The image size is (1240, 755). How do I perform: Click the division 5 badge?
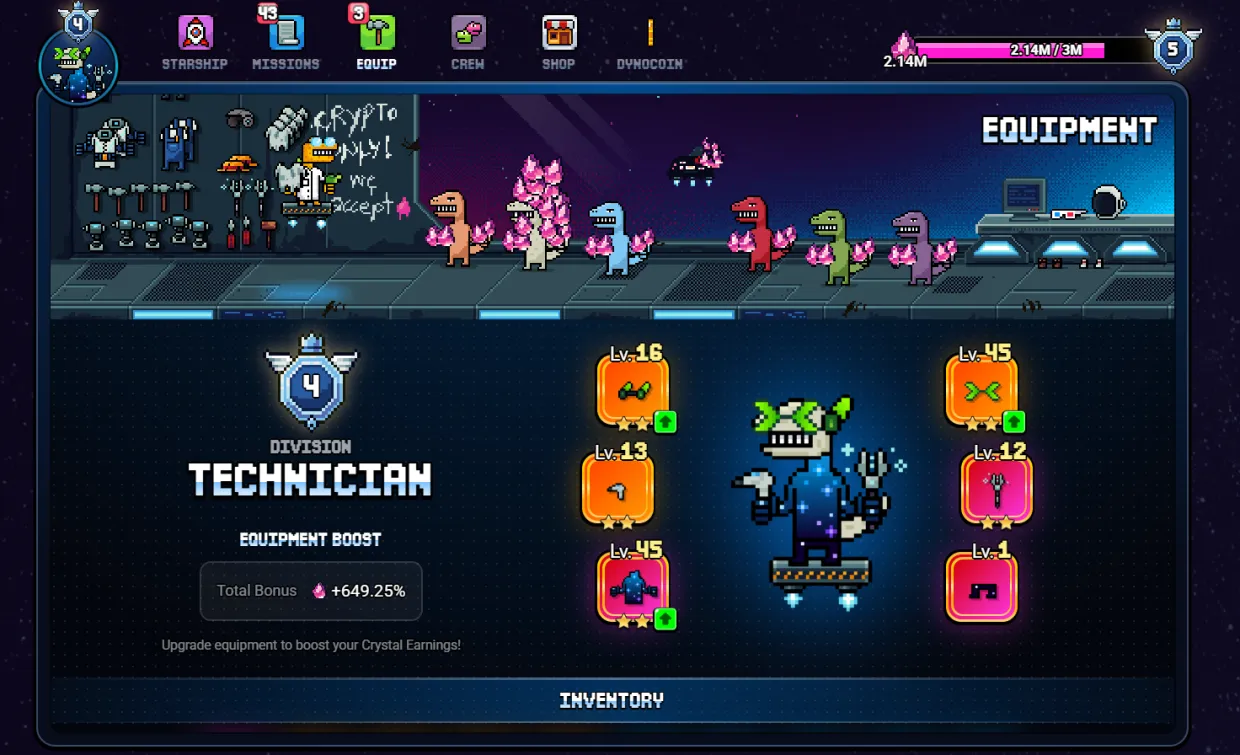pos(1174,49)
